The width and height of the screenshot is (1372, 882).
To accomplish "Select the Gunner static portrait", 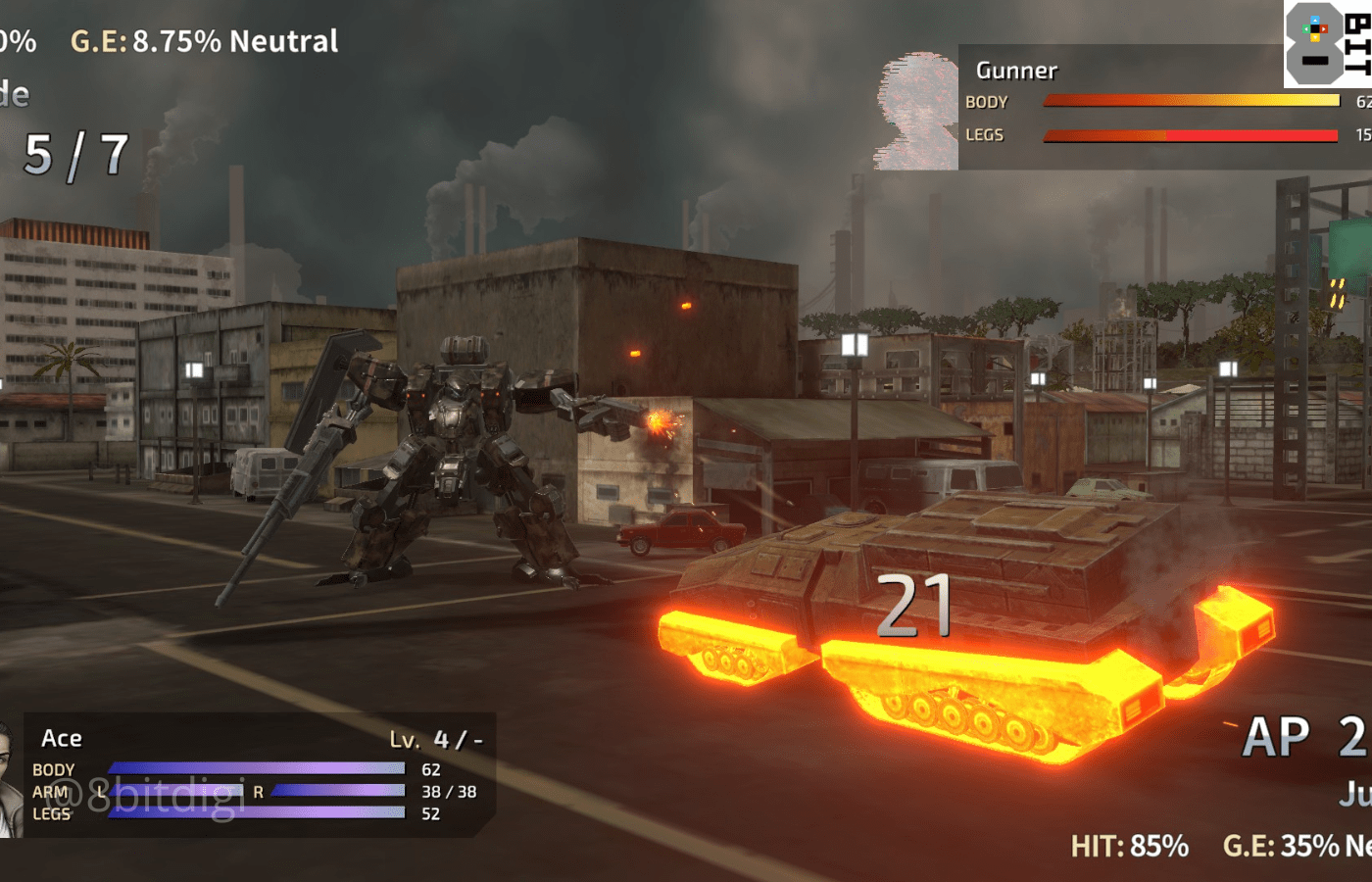I will pyautogui.click(x=916, y=111).
